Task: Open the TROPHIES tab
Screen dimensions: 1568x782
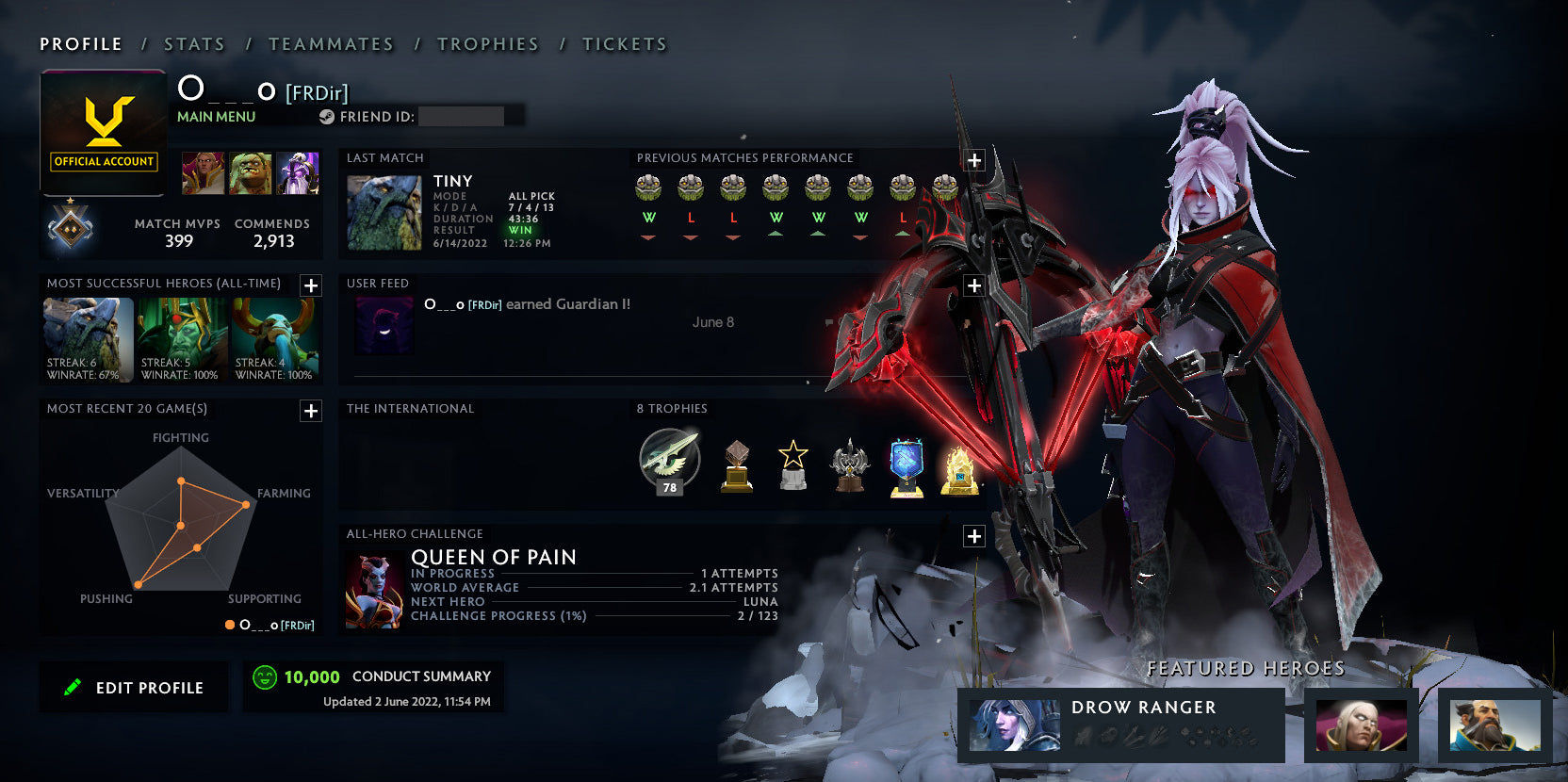Action: click(487, 43)
